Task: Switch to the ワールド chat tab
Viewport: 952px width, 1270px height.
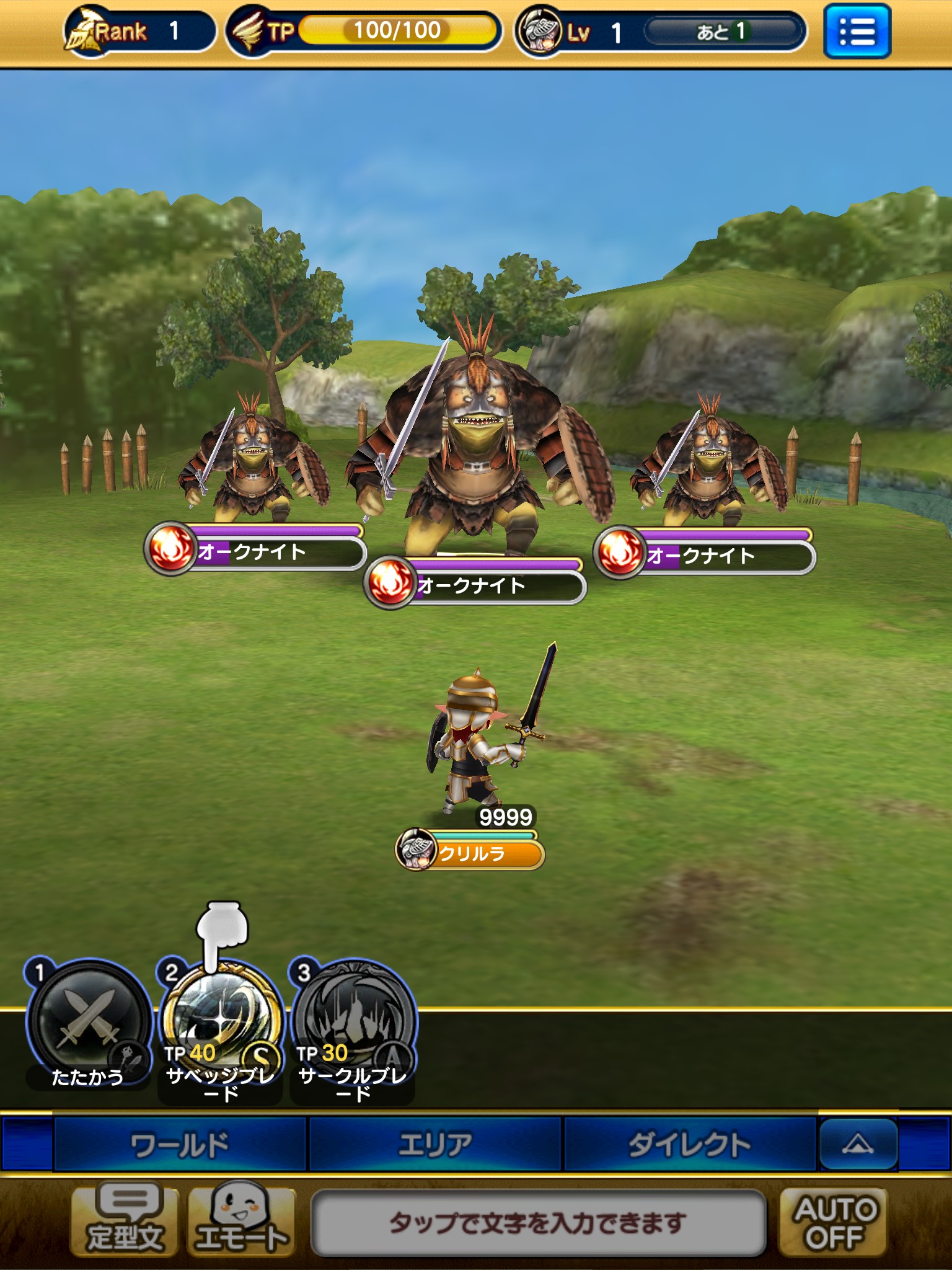Action: coord(180,1145)
